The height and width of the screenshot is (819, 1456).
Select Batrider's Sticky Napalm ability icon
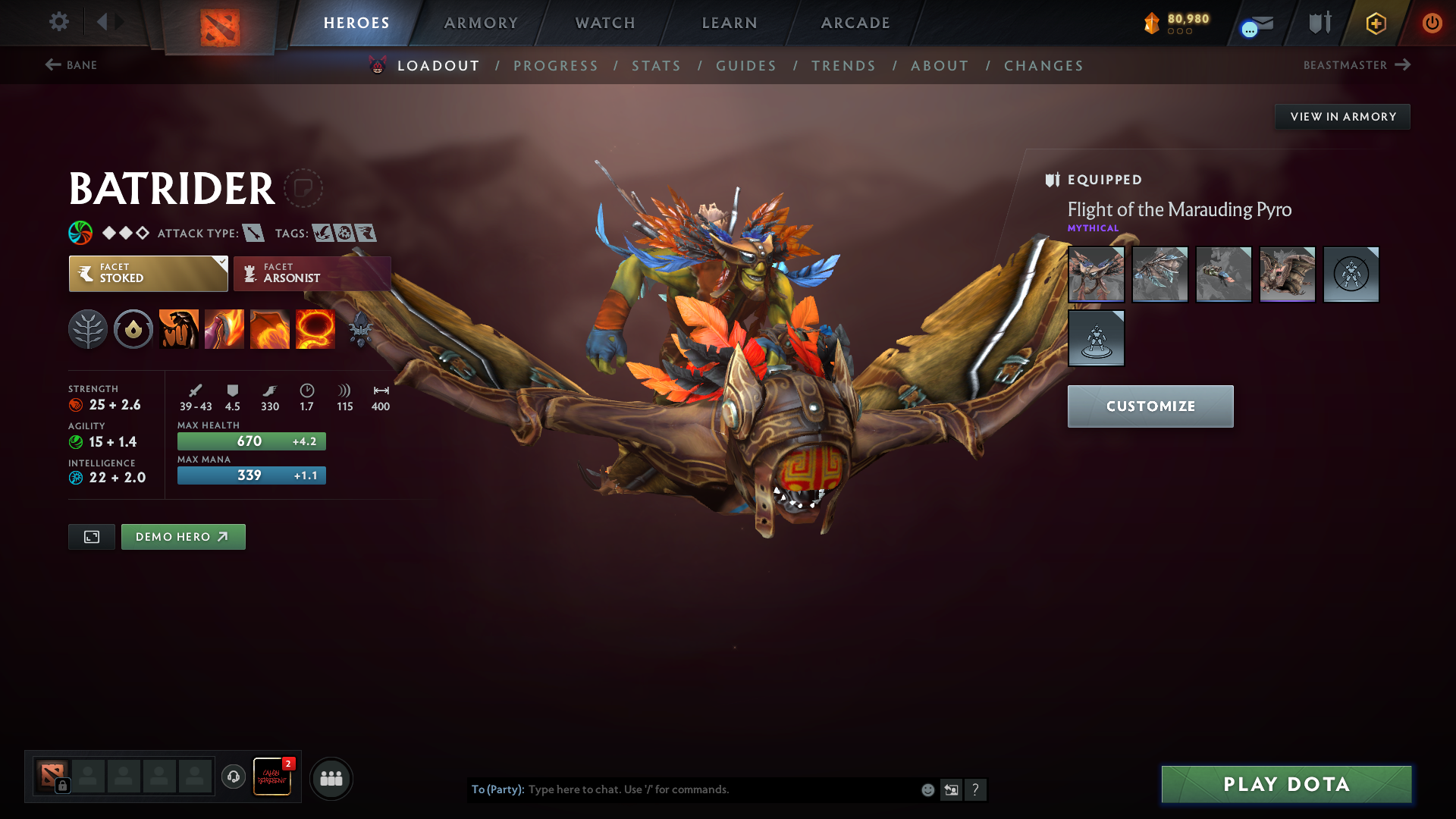point(178,329)
